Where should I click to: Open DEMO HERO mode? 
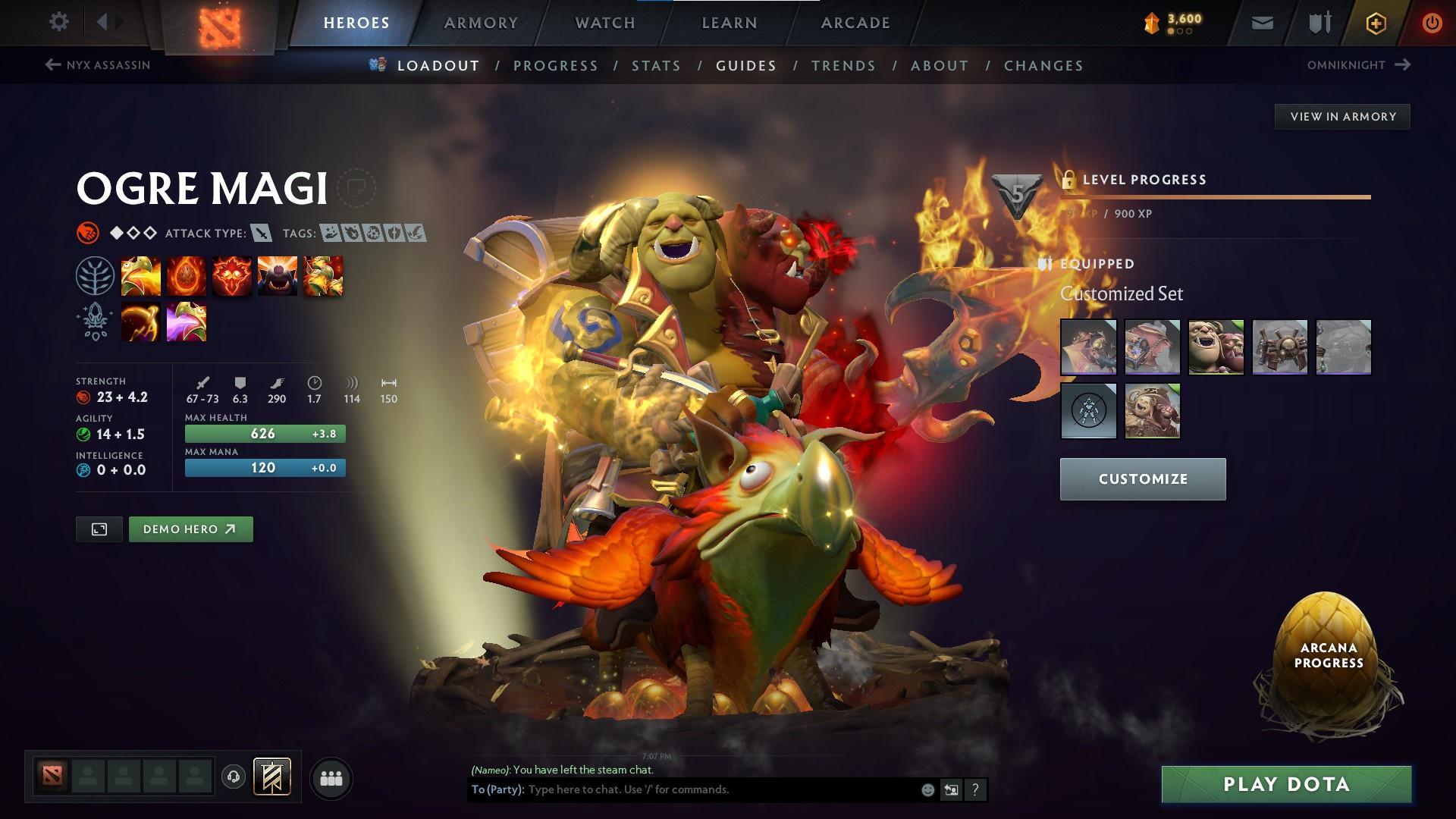point(190,529)
